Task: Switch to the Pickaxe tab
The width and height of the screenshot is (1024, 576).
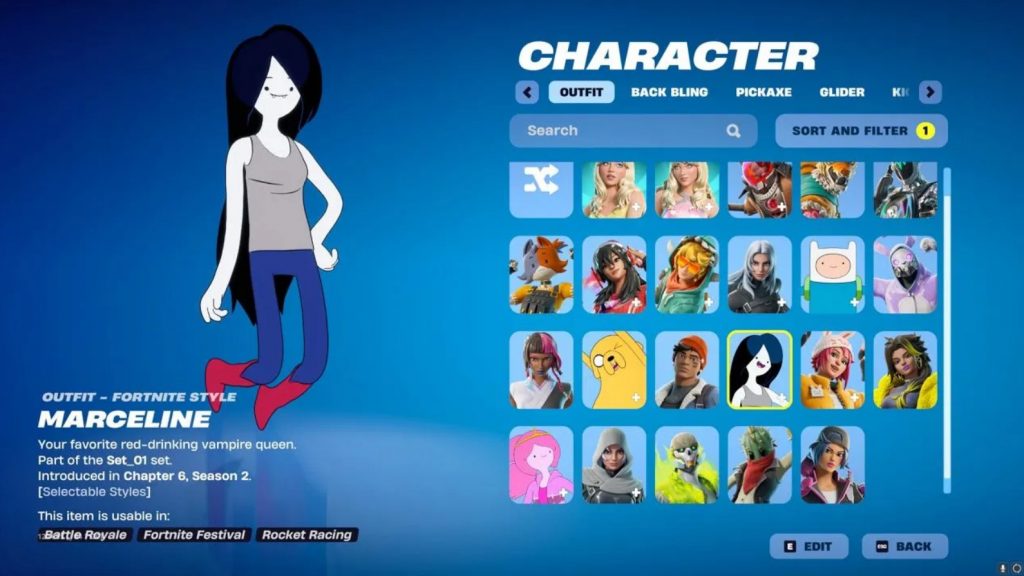Action: click(x=763, y=92)
